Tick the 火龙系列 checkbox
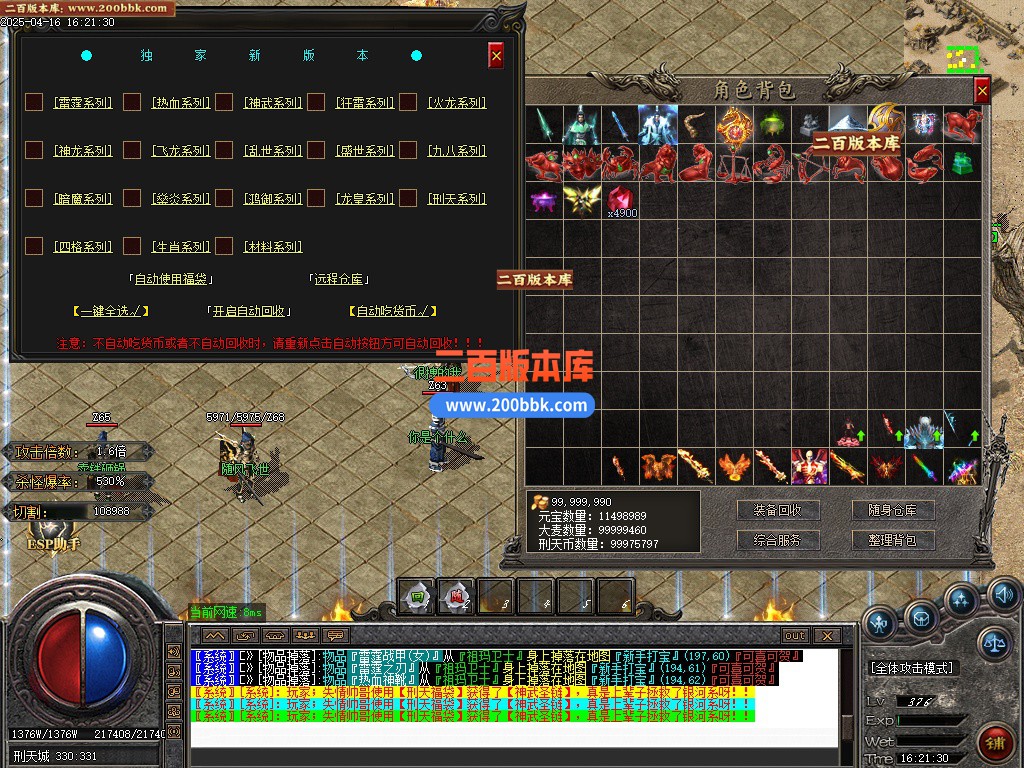Screen dimensions: 1024x768 click(x=408, y=102)
